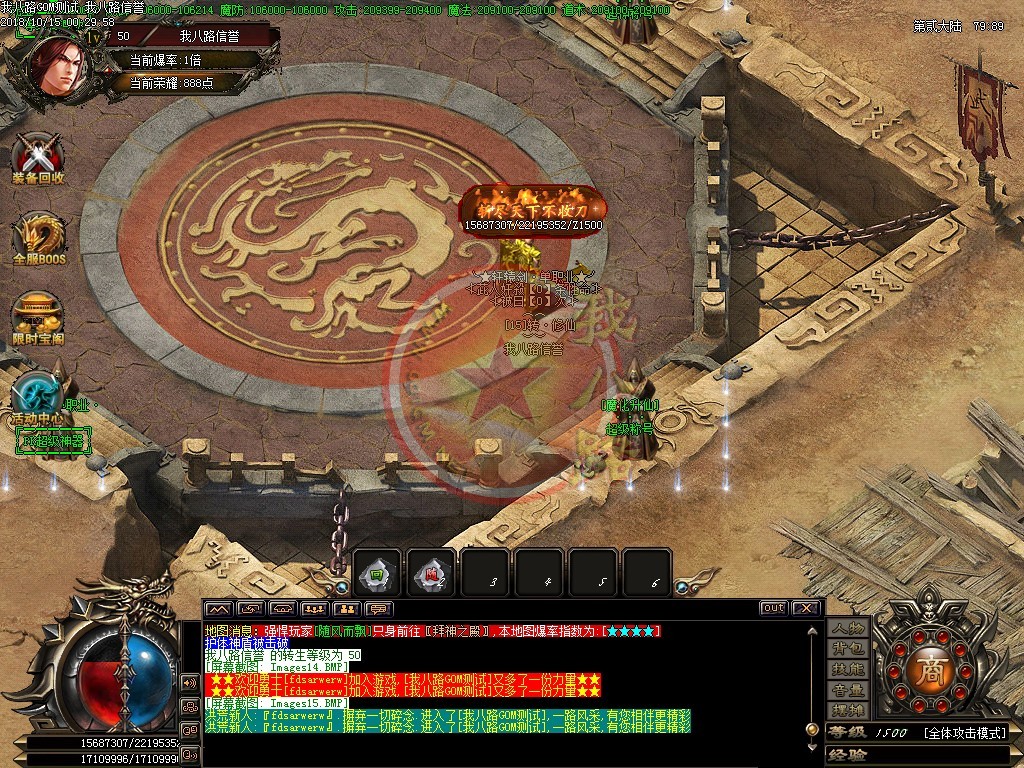Select the red potion hotbar slot

pos(430,573)
